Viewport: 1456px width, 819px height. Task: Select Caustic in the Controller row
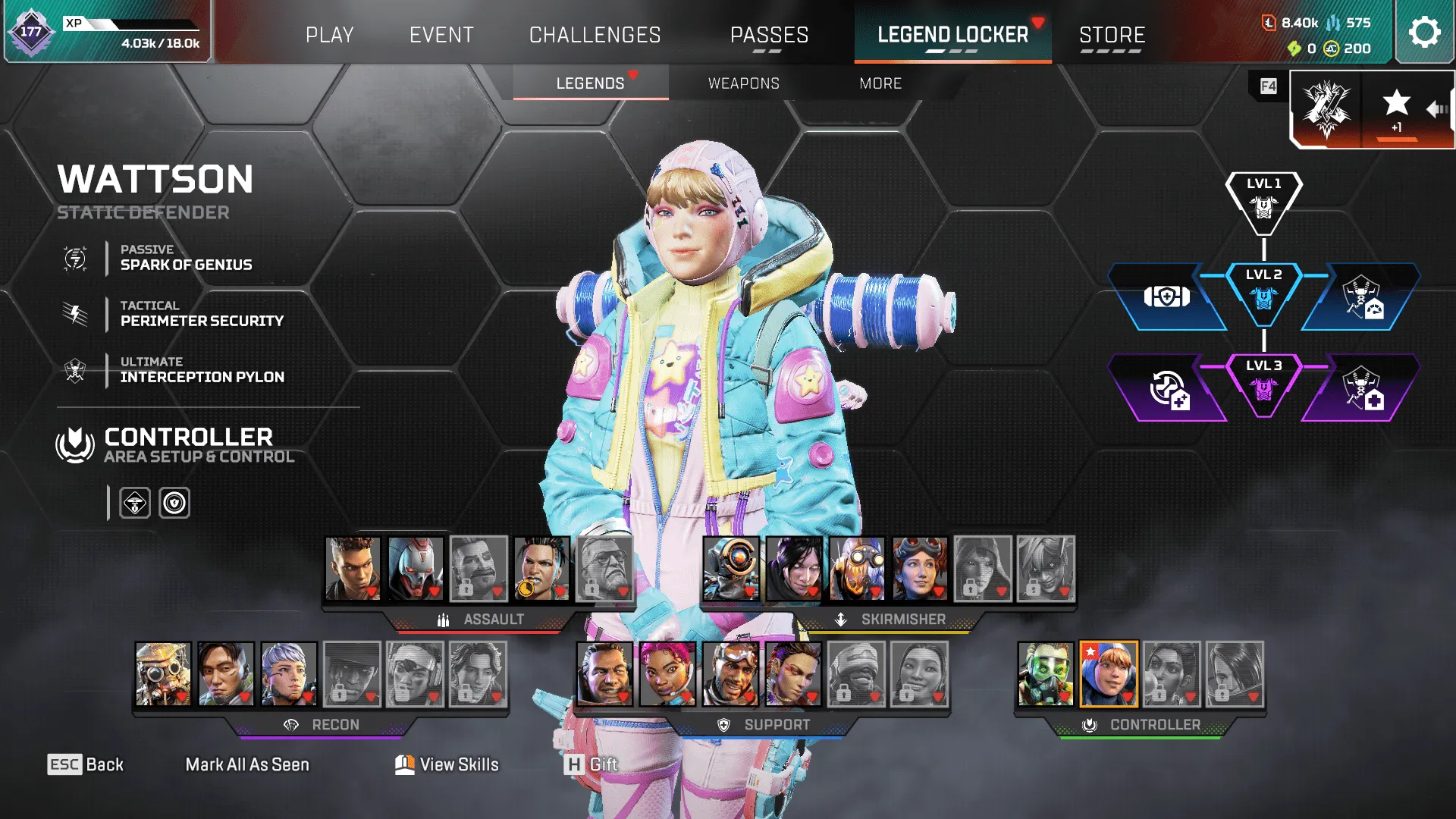coord(1046,675)
